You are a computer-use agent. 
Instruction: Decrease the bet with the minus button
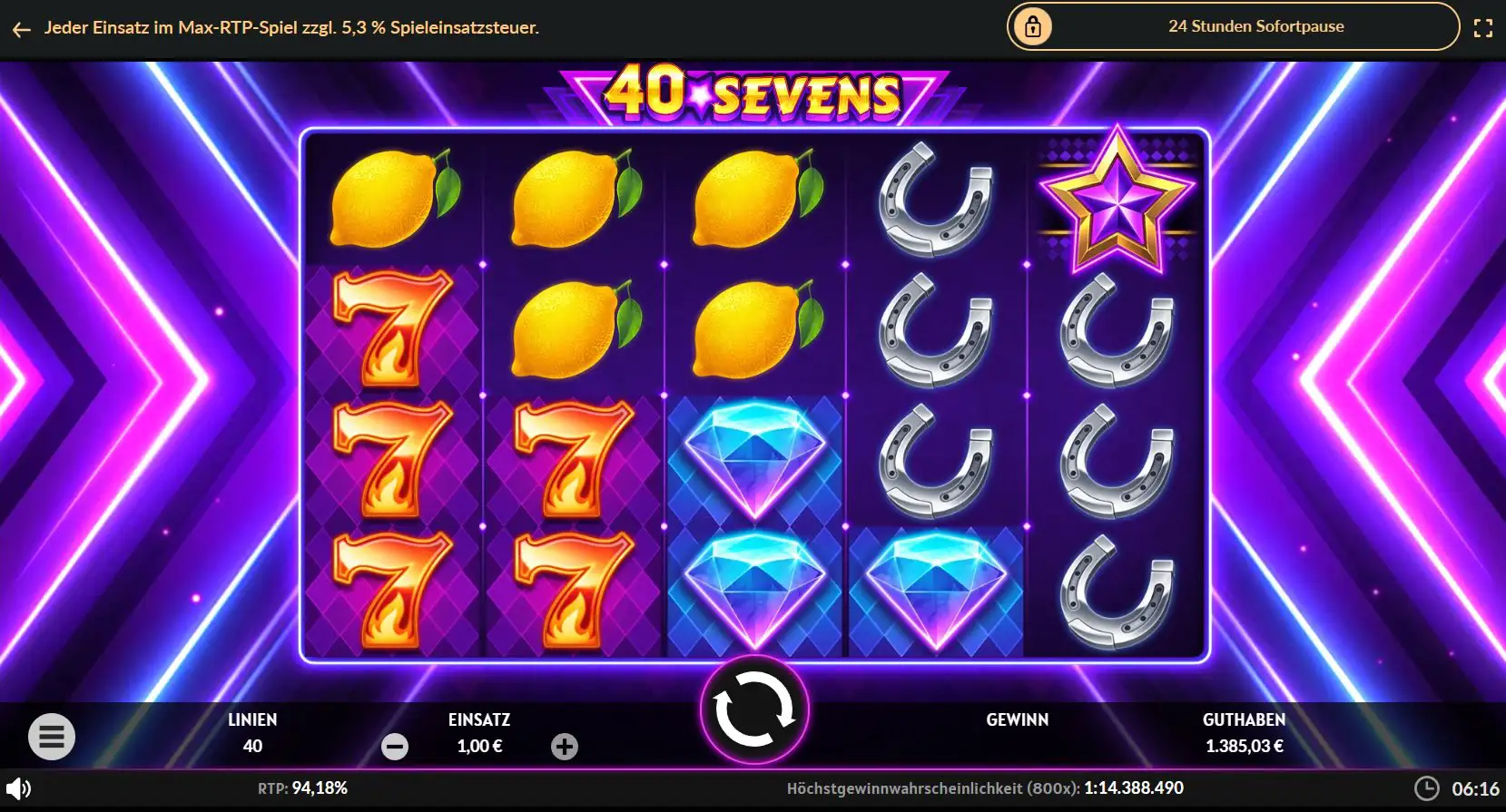(x=394, y=747)
